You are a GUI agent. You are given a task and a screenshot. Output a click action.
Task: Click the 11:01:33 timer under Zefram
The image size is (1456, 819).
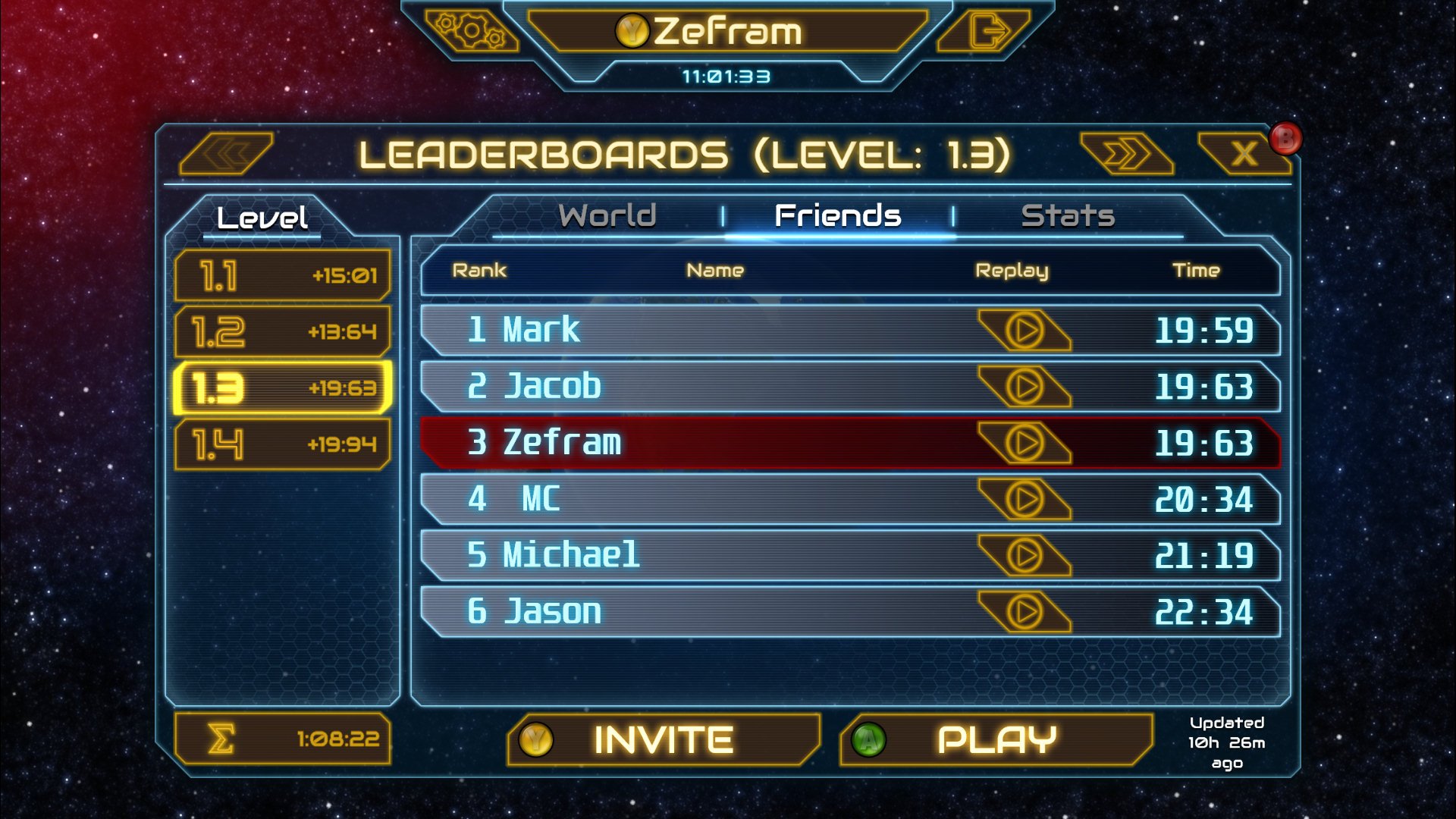(x=726, y=75)
